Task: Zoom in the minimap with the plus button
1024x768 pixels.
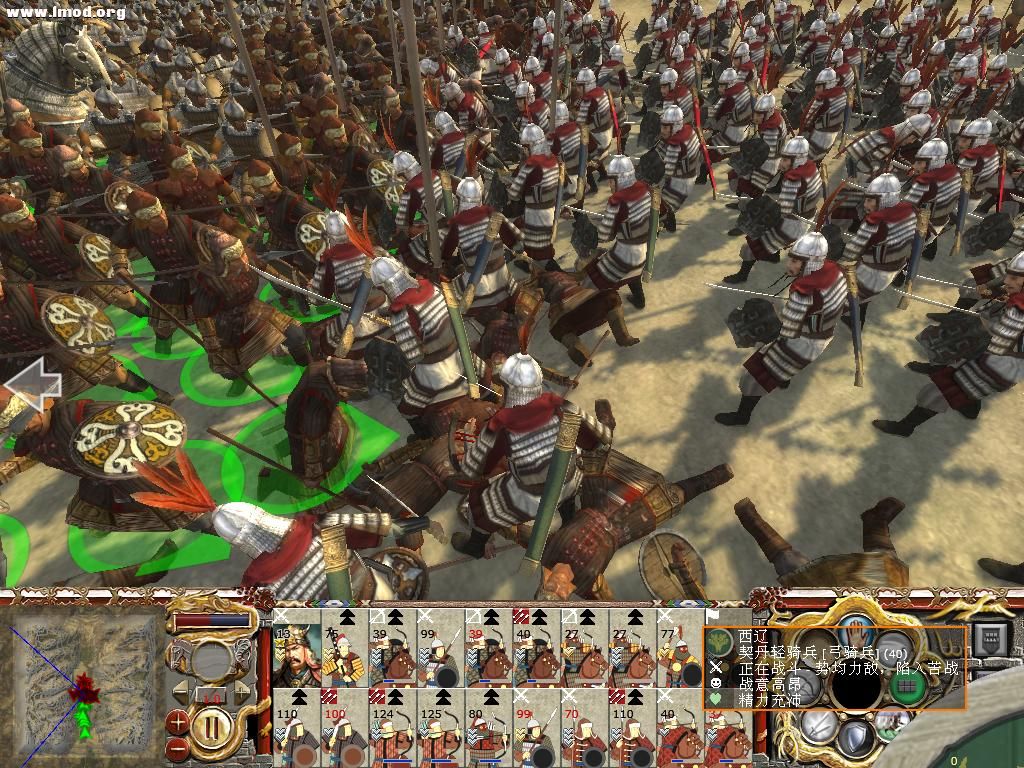Action: point(178,719)
